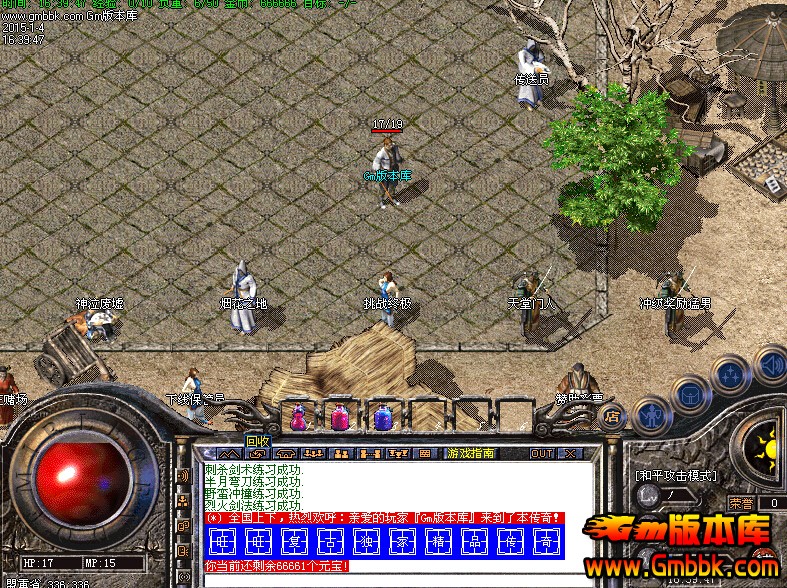
Task: Click the 回收 recycle toolbar button
Action: [257, 453]
